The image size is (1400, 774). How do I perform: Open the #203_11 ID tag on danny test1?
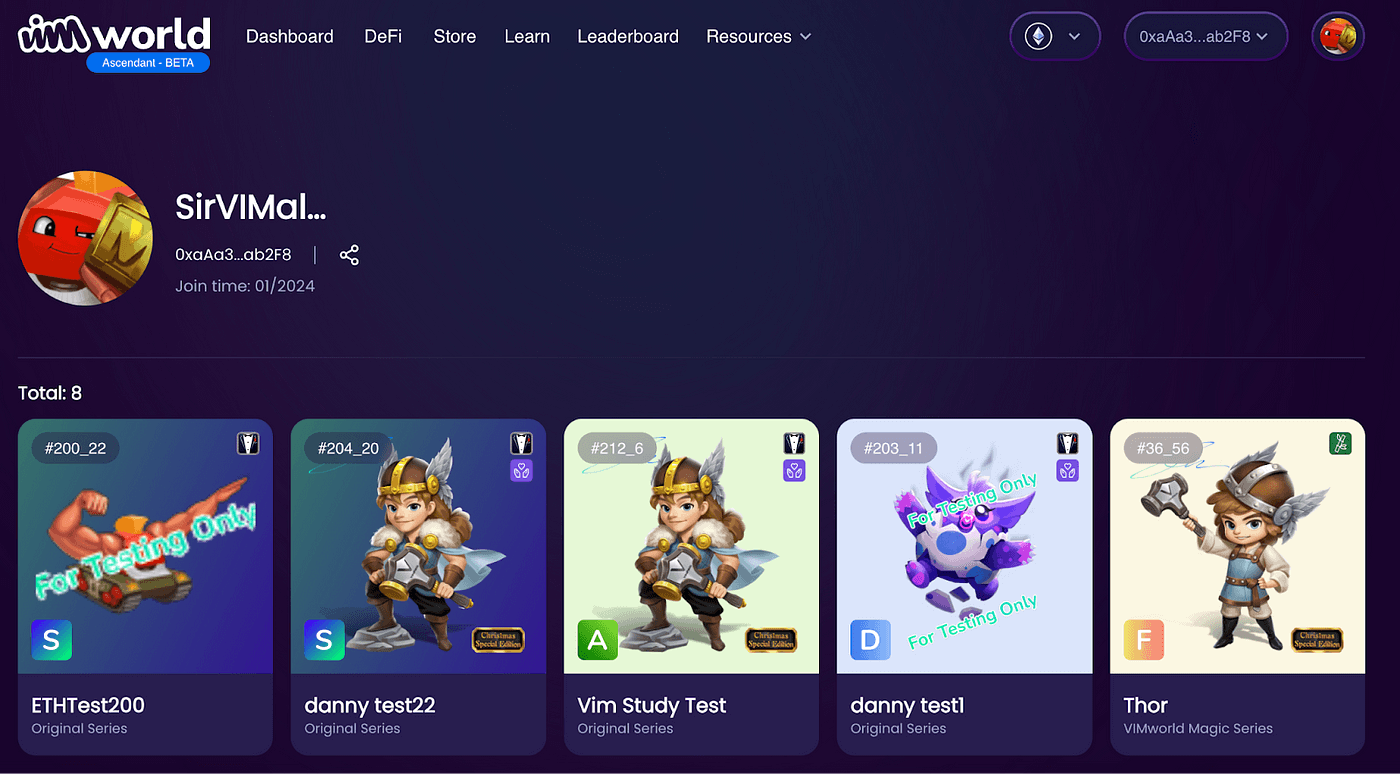[893, 448]
